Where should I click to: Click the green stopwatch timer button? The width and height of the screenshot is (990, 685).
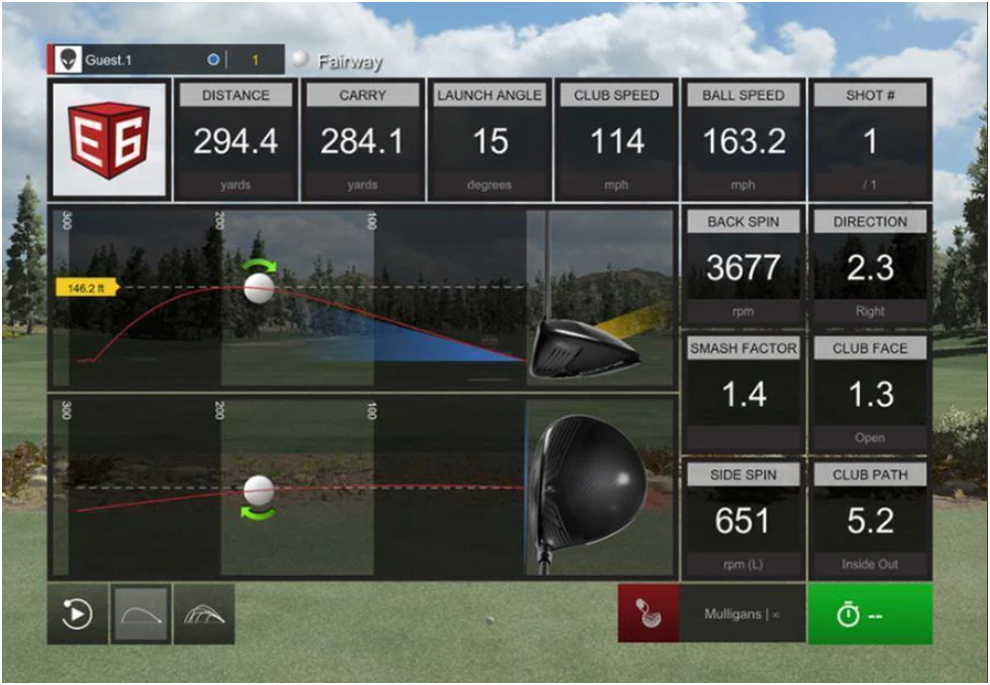pos(869,614)
